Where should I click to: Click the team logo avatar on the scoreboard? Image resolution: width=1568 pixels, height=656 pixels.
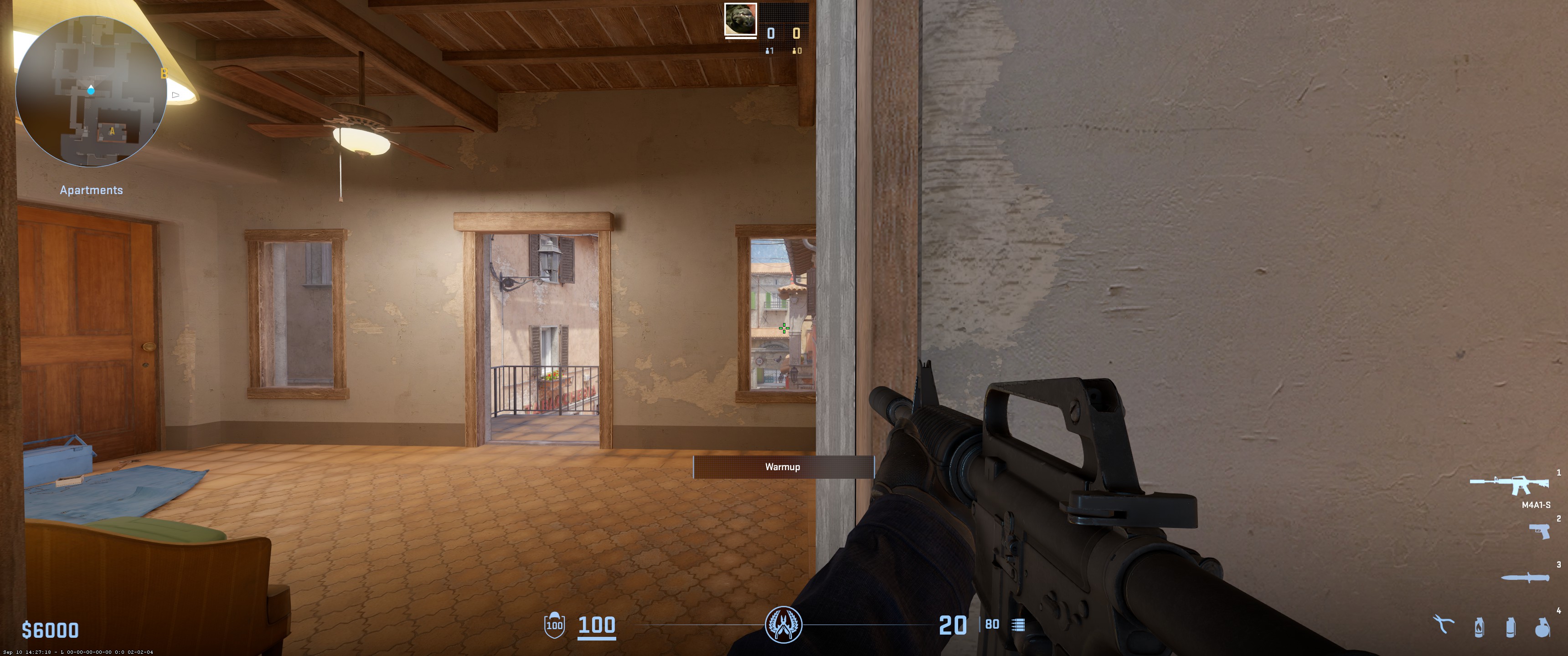tap(741, 20)
